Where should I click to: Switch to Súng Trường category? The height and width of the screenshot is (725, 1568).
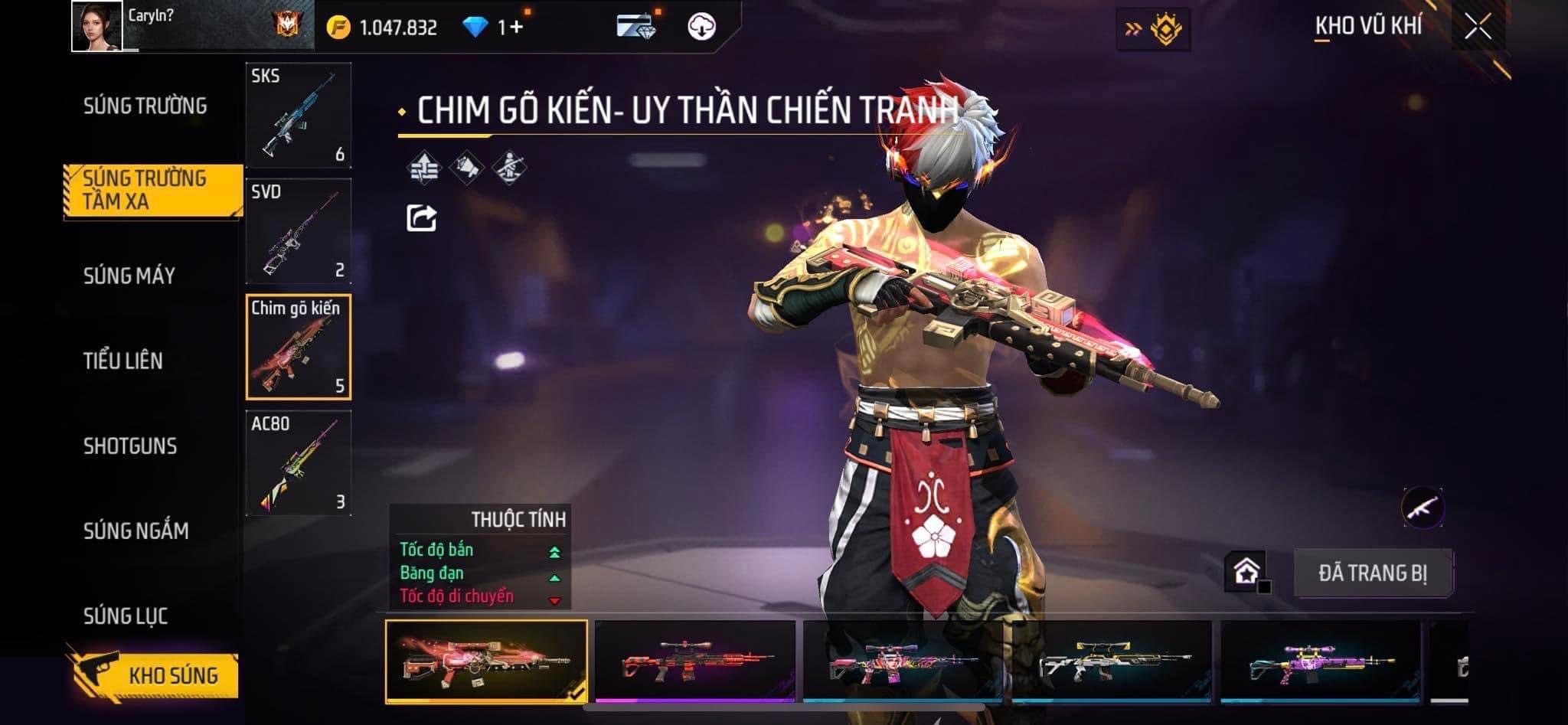pos(145,106)
